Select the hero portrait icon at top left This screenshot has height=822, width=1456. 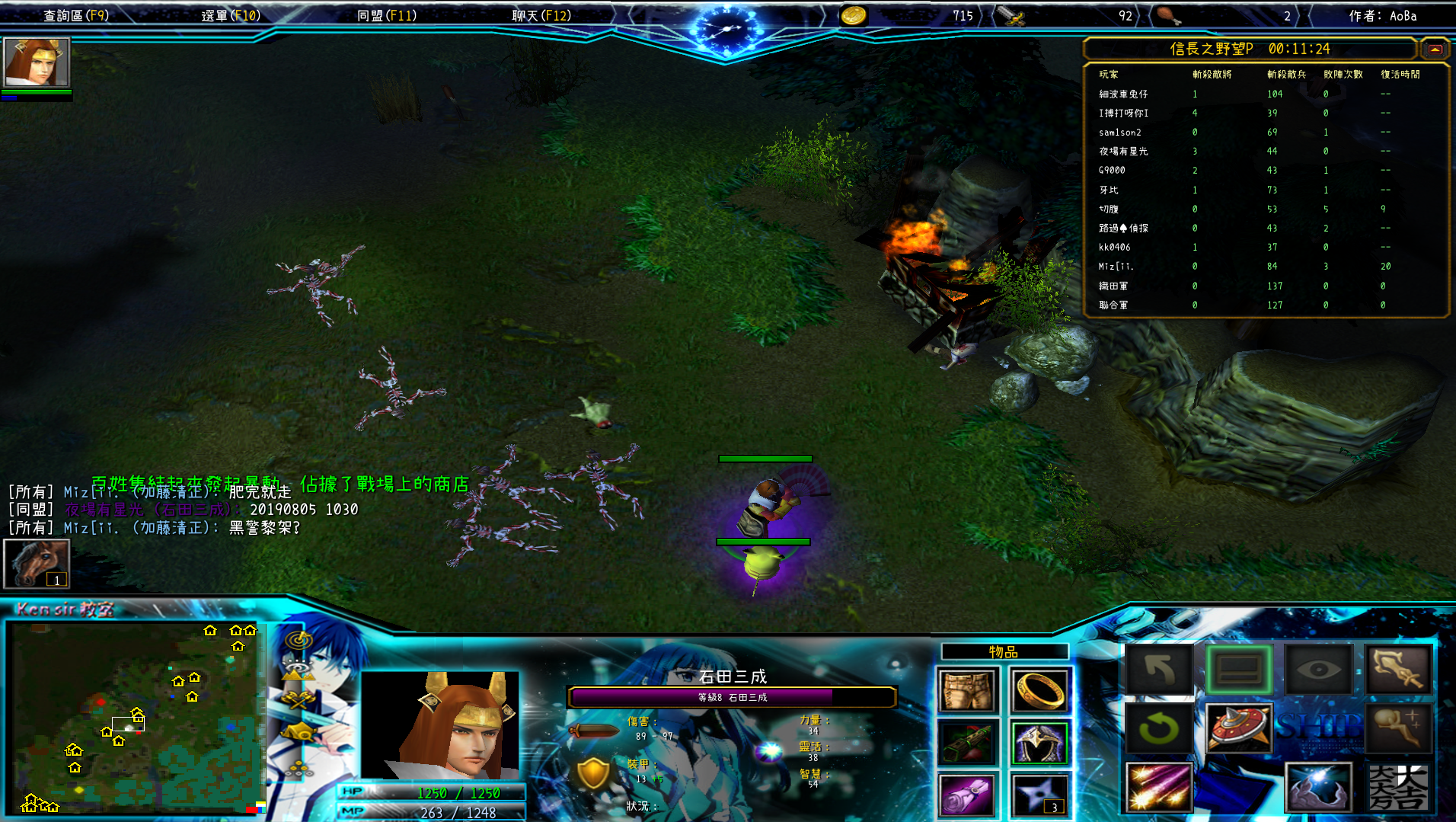pos(37,62)
